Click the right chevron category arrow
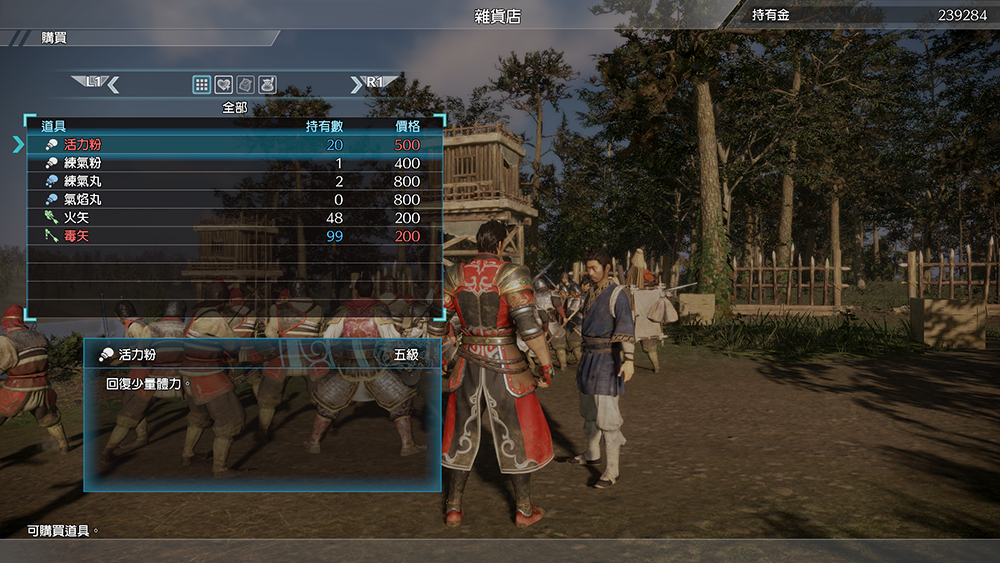 coord(357,85)
